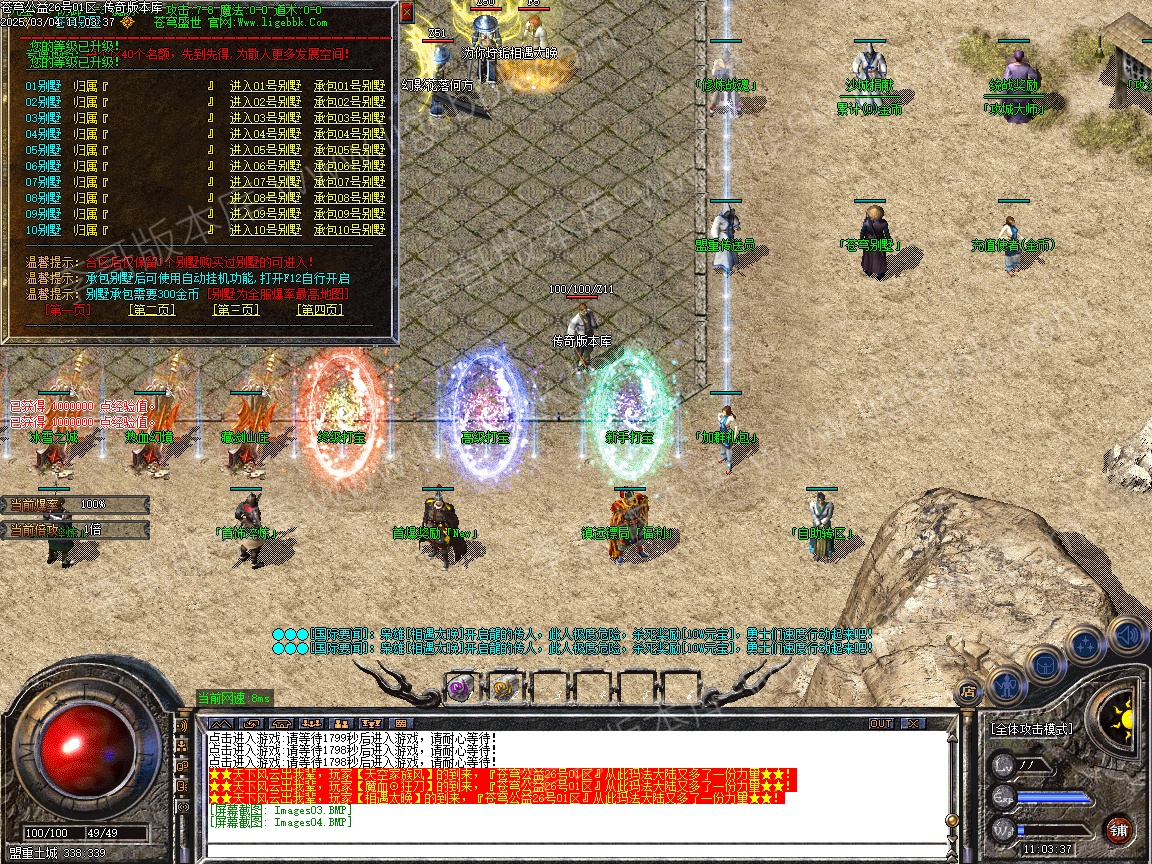Screen dimensions: 1152x864
Task: Switch to page three (第三页) of villas
Action: (235, 310)
